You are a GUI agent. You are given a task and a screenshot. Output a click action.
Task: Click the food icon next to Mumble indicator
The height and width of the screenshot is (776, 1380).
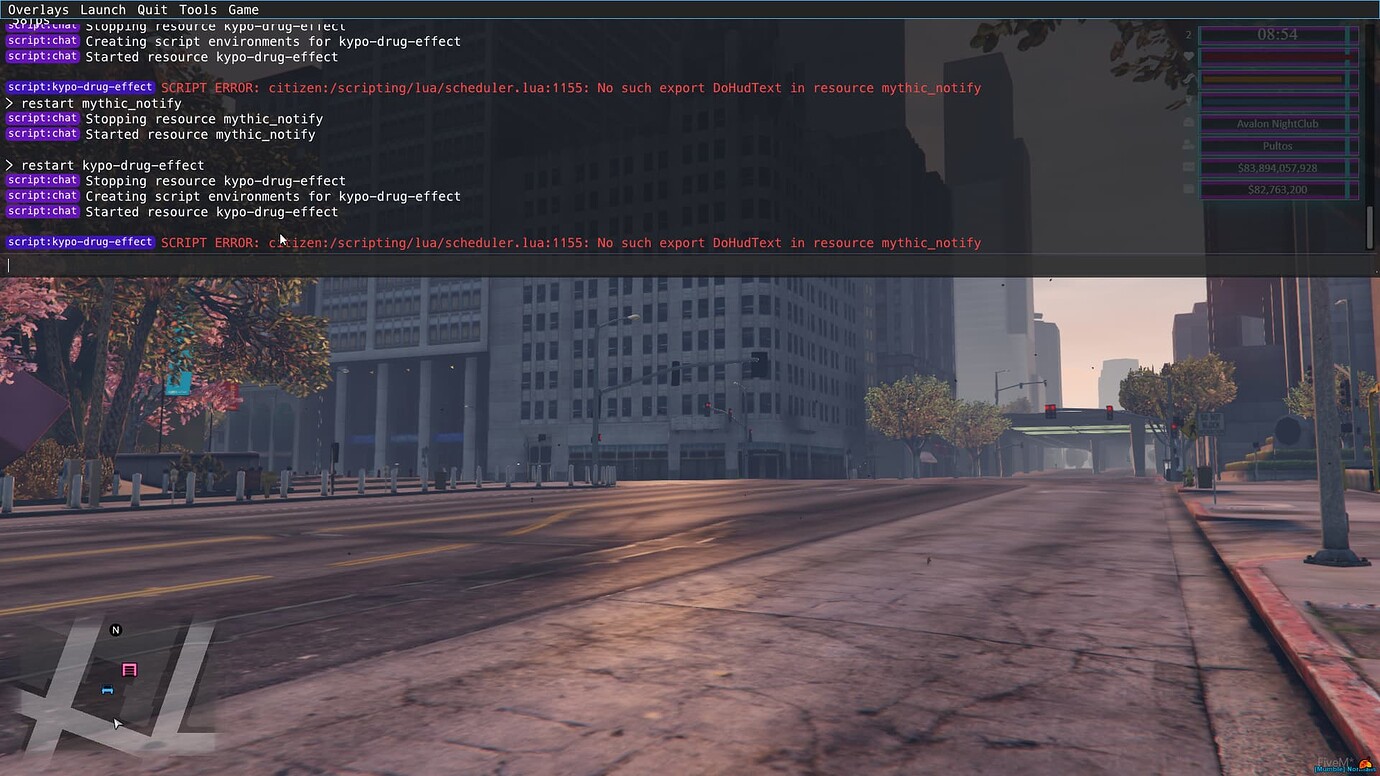coord(1365,762)
